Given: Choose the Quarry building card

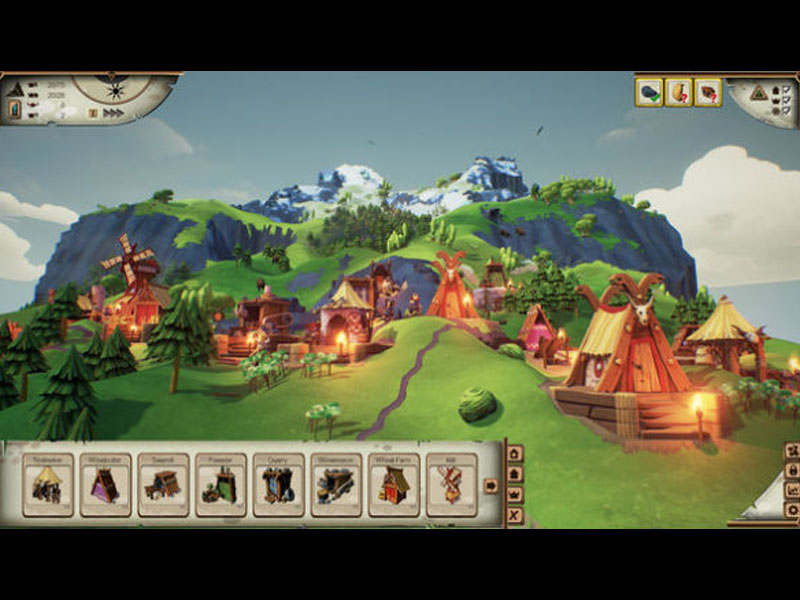Looking at the screenshot, I should pos(279,485).
